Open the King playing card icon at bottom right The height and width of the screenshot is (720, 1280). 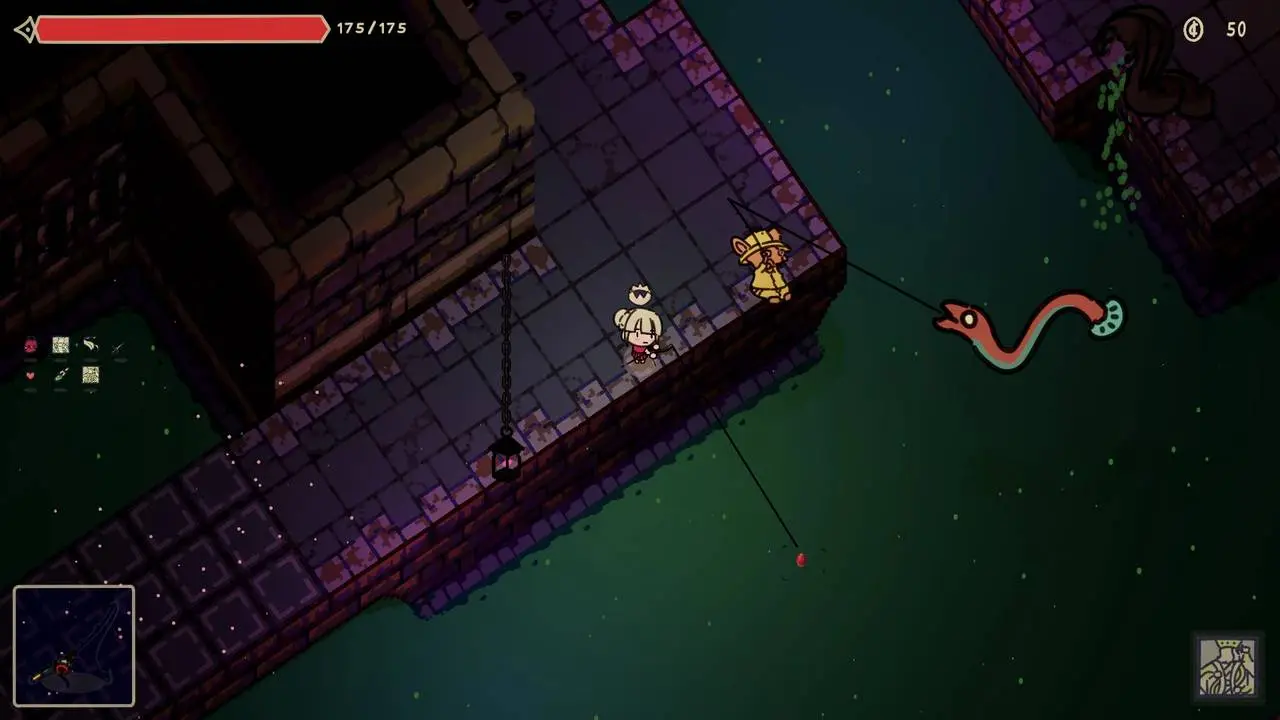coord(1227,665)
